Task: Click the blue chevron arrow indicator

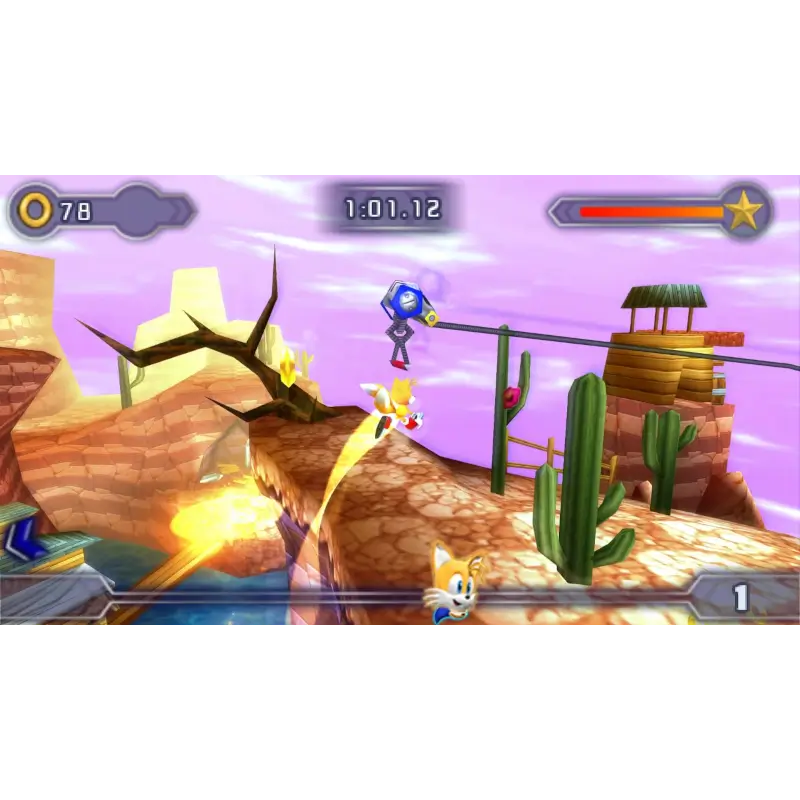Action: coord(20,540)
